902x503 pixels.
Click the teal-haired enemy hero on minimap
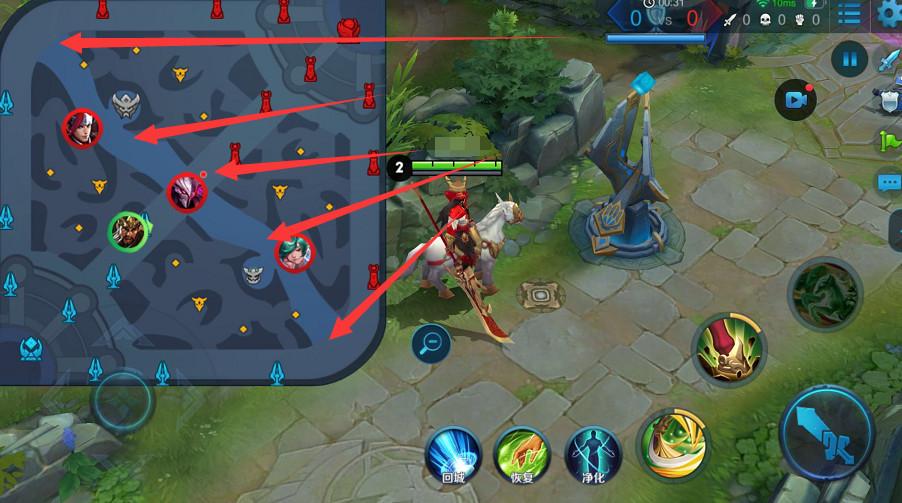point(294,251)
